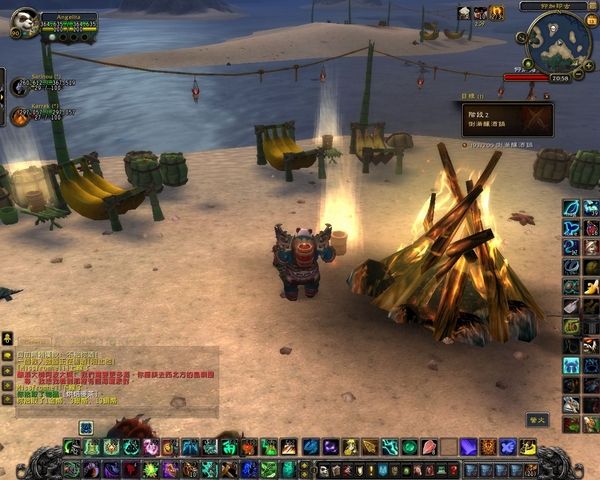This screenshot has height=480, width=600.
Task: Select party member Karrek's portrait
Action: tap(19, 116)
